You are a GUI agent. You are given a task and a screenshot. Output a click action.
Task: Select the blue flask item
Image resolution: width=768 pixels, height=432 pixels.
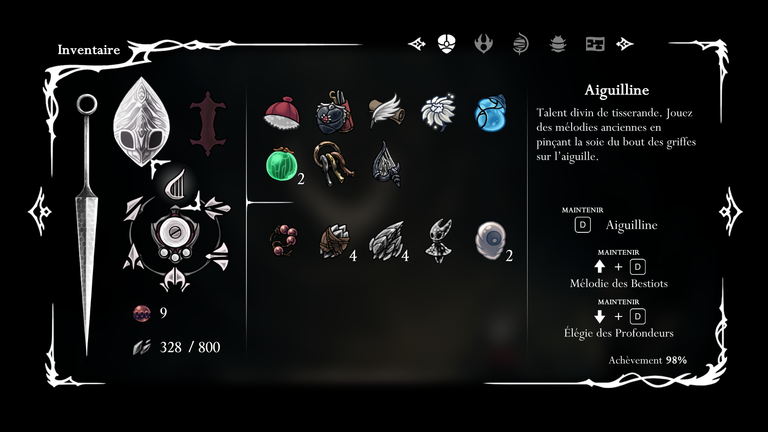(491, 113)
